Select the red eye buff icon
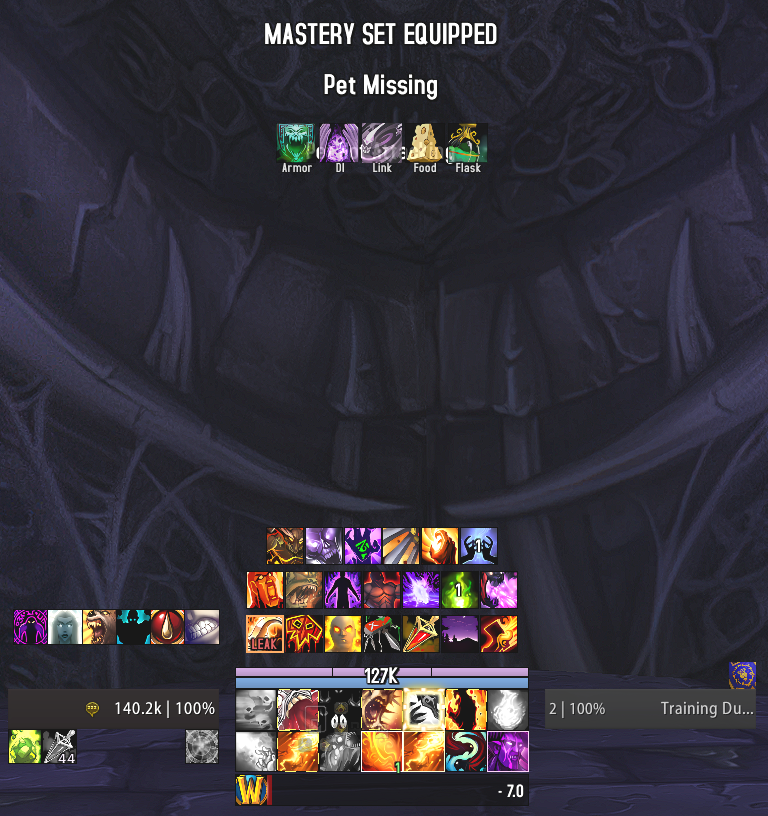The width and height of the screenshot is (768, 816). (167, 627)
